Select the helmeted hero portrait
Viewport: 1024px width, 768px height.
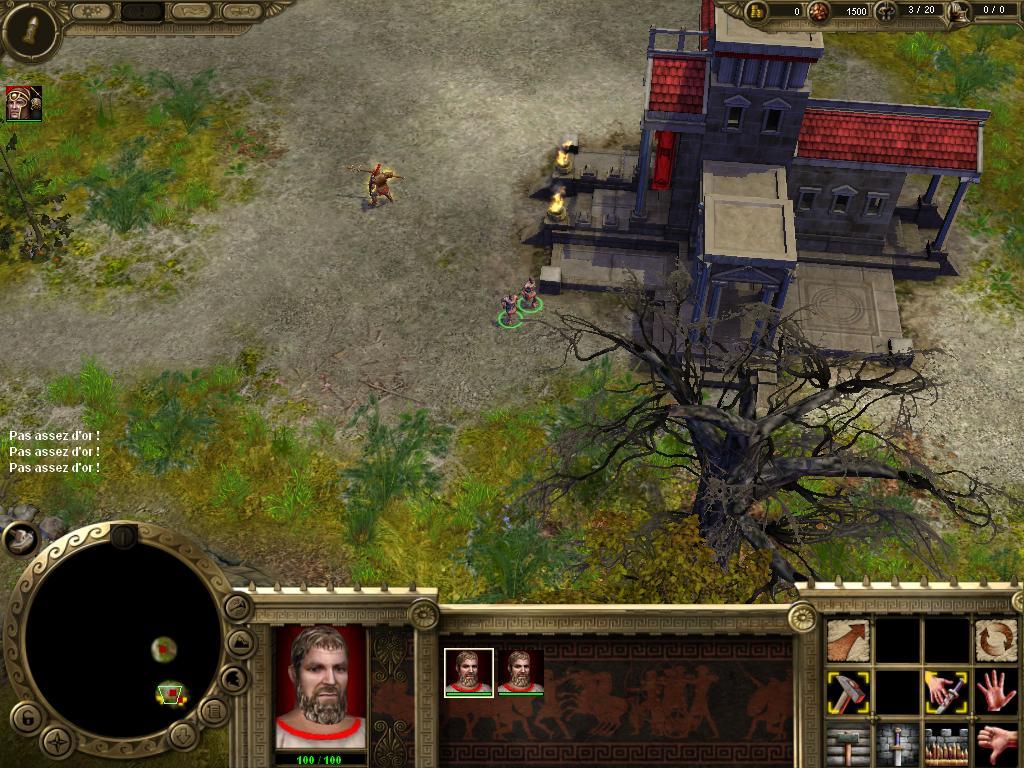(23, 103)
